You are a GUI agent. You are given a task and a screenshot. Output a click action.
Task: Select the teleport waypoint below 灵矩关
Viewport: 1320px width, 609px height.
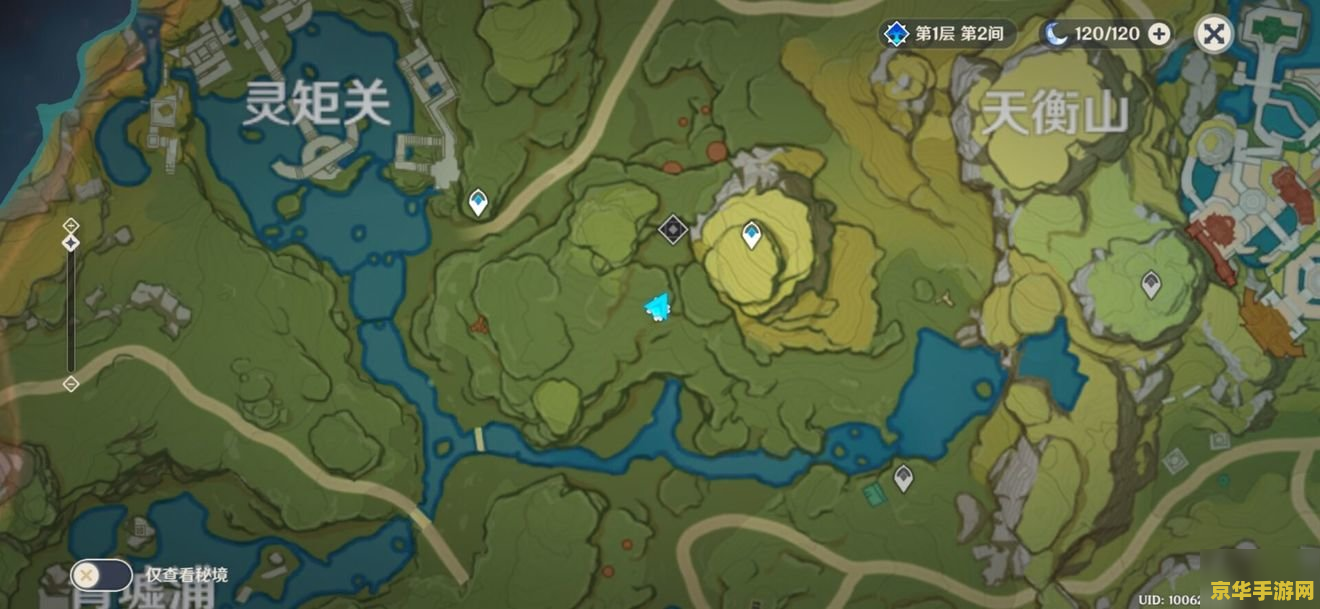(479, 202)
